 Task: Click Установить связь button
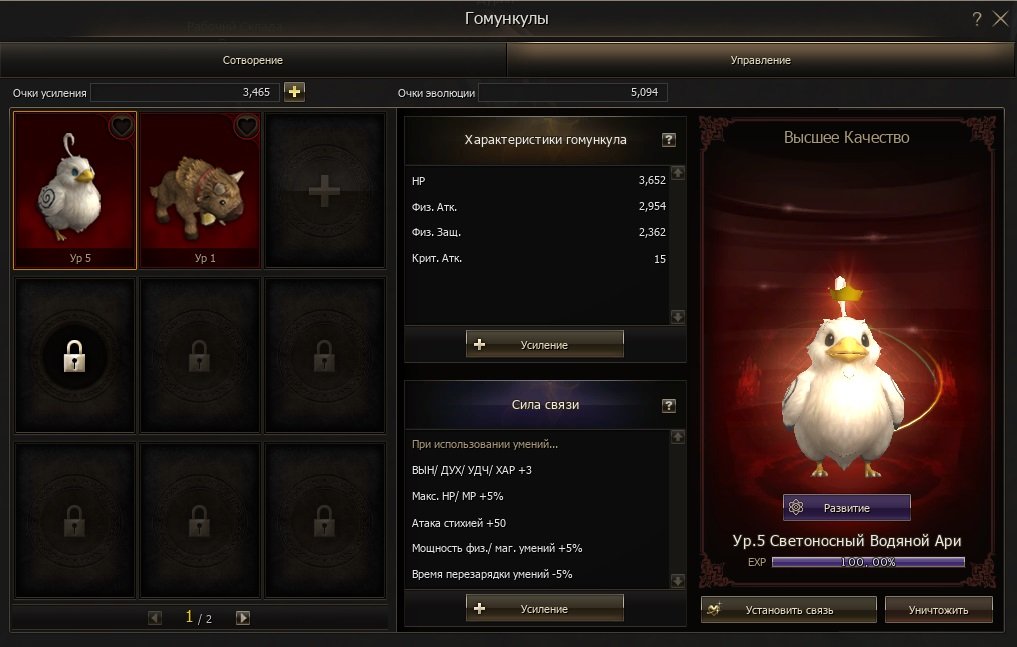(x=788, y=609)
